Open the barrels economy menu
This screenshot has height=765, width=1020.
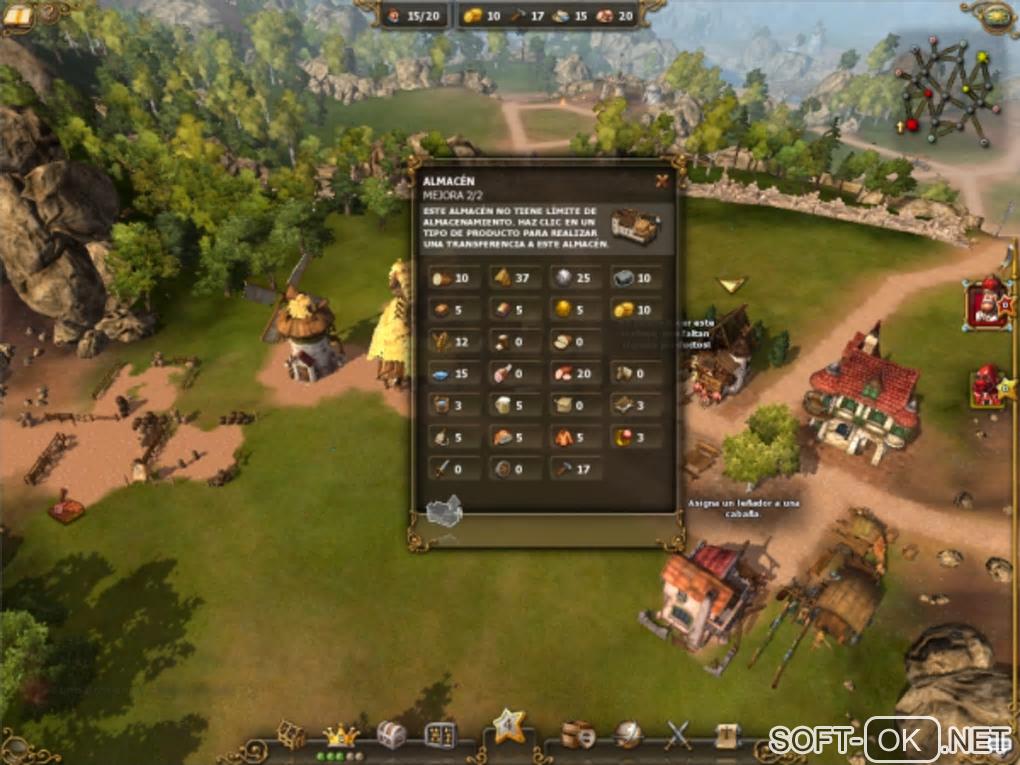[577, 734]
